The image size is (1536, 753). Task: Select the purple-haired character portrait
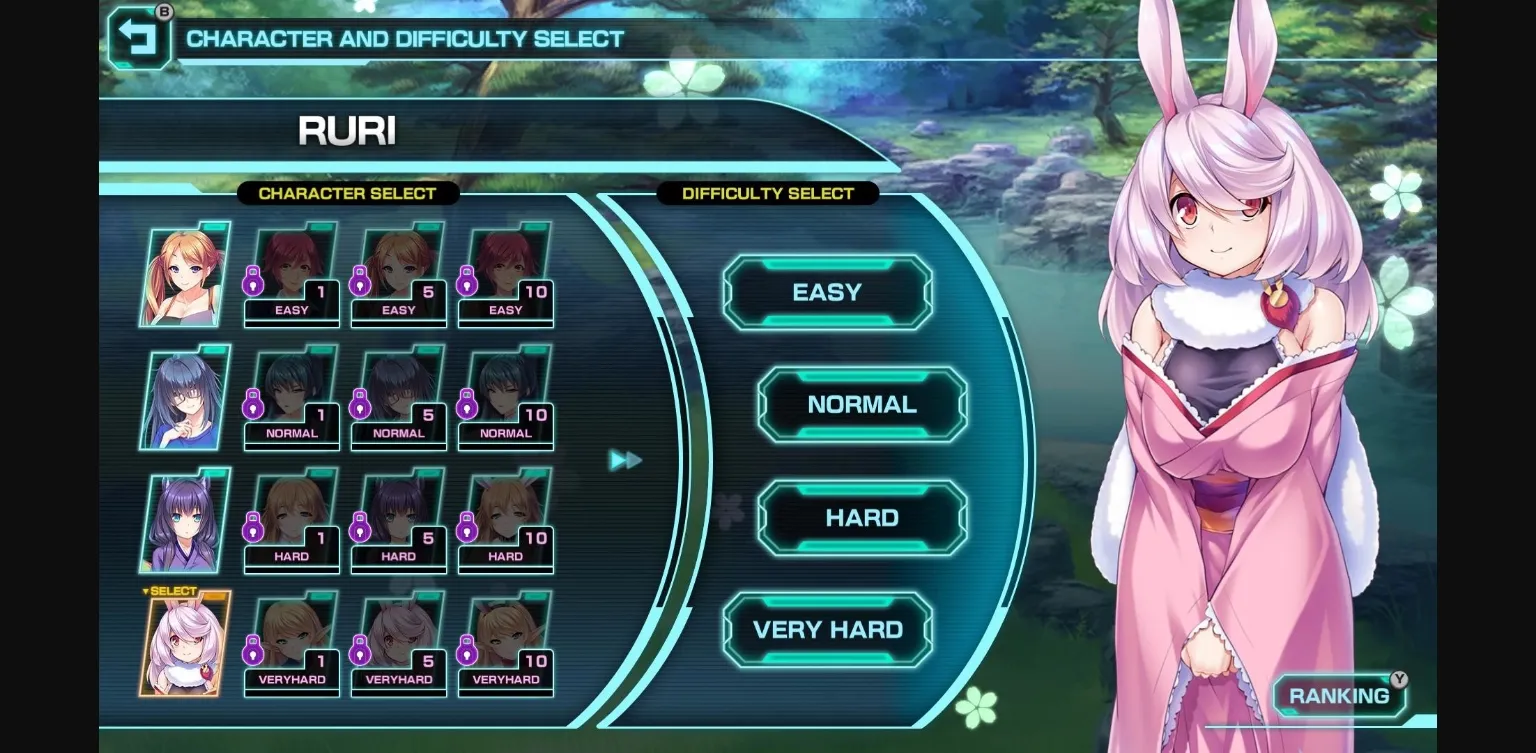click(x=183, y=520)
